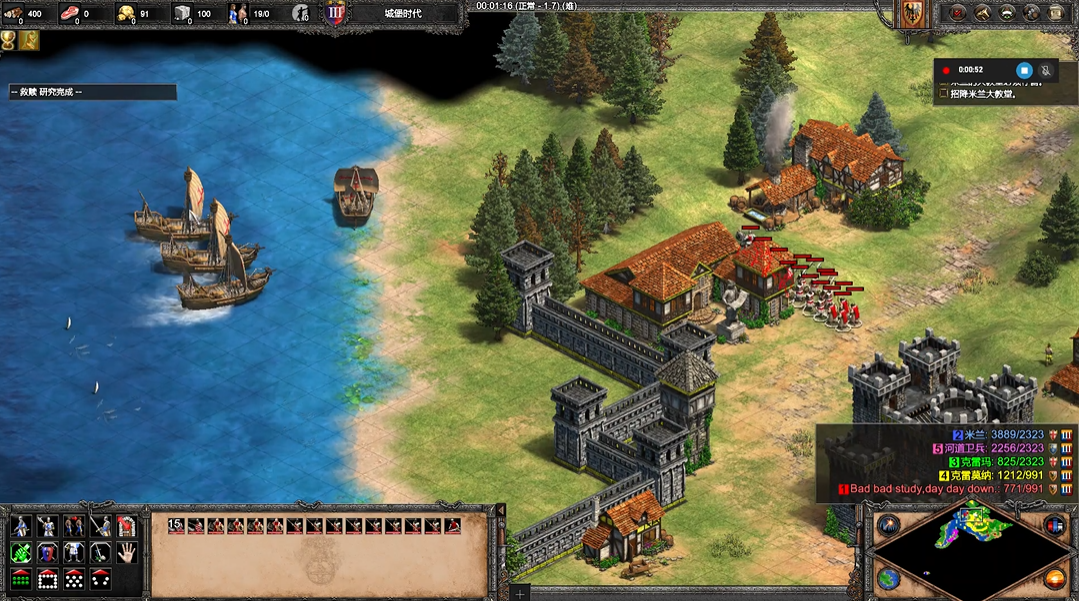Click the minimap to move the camera

[968, 545]
